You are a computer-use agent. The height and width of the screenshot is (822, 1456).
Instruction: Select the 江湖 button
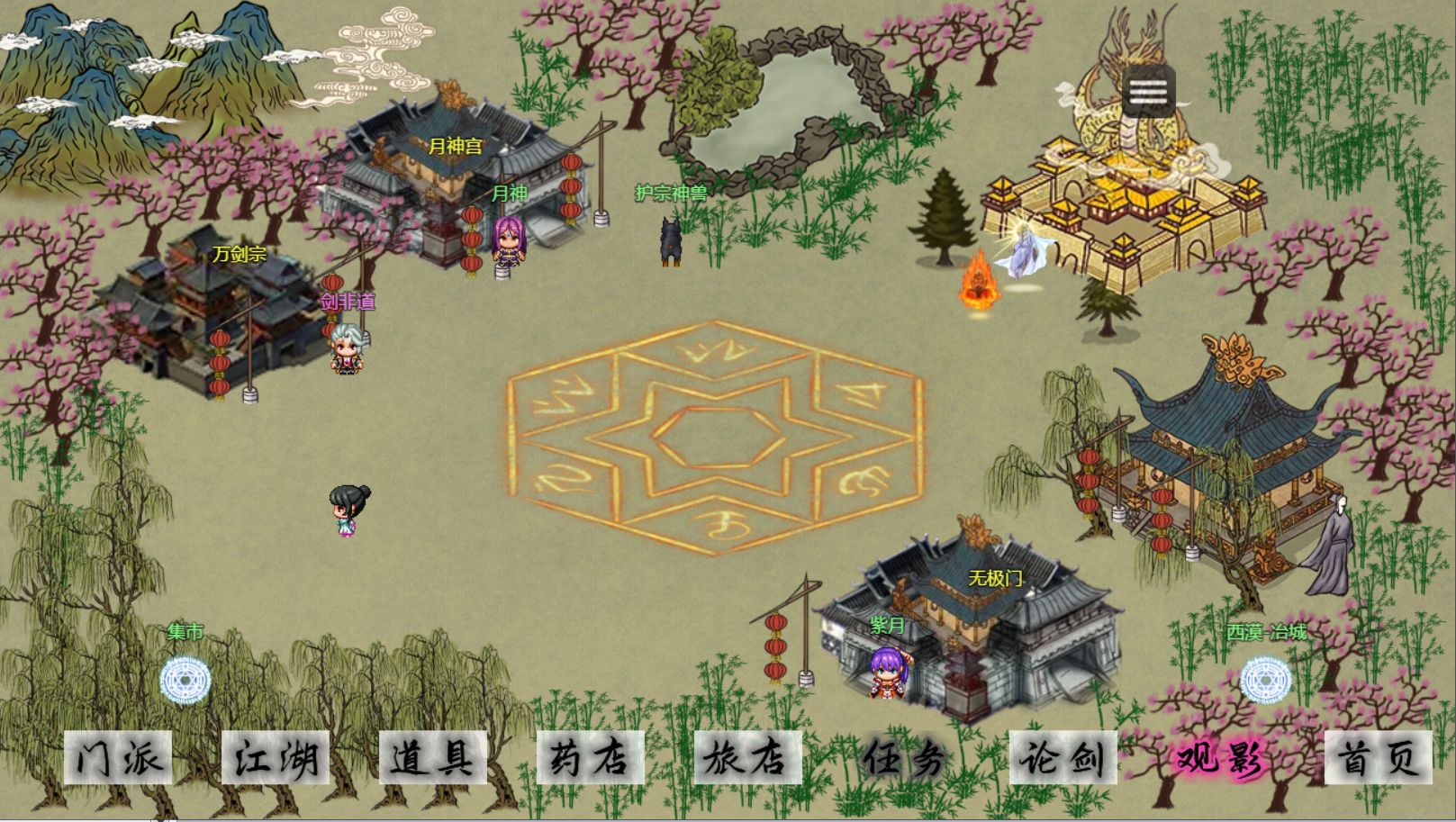coord(276,758)
